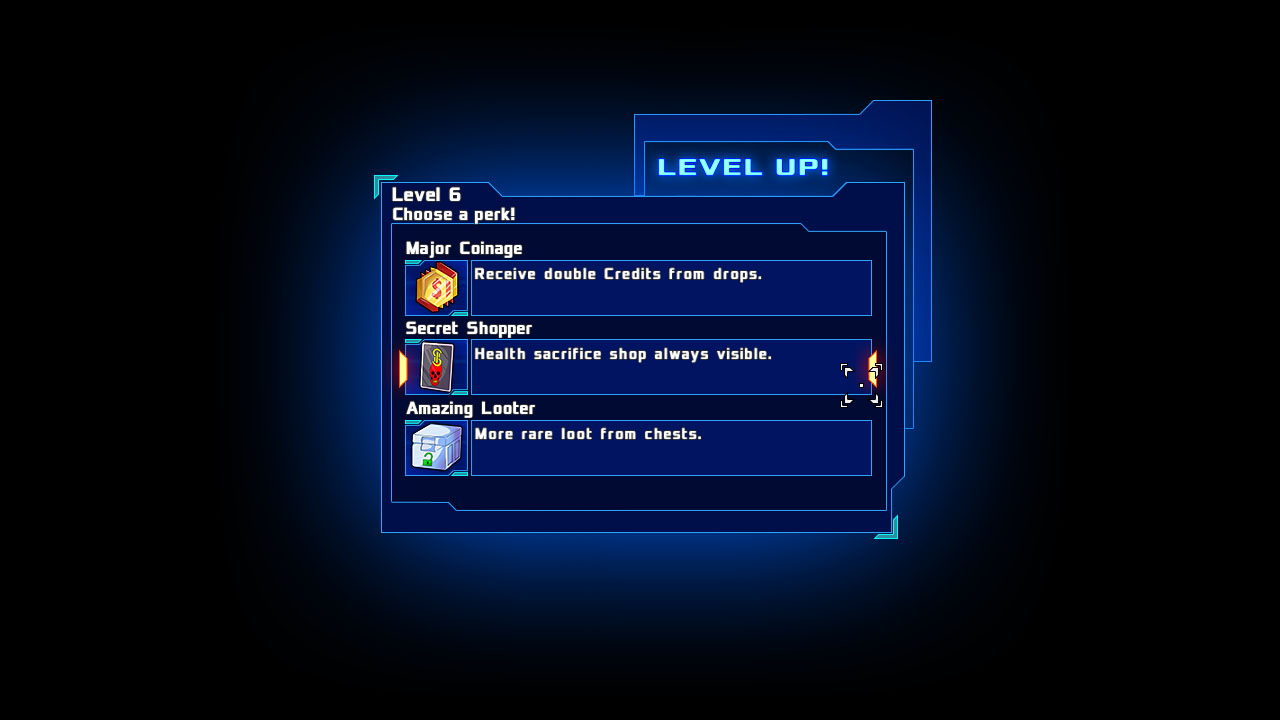Select the Amazing Looter chest icon
Image resolution: width=1280 pixels, height=720 pixels.
pyautogui.click(x=436, y=447)
